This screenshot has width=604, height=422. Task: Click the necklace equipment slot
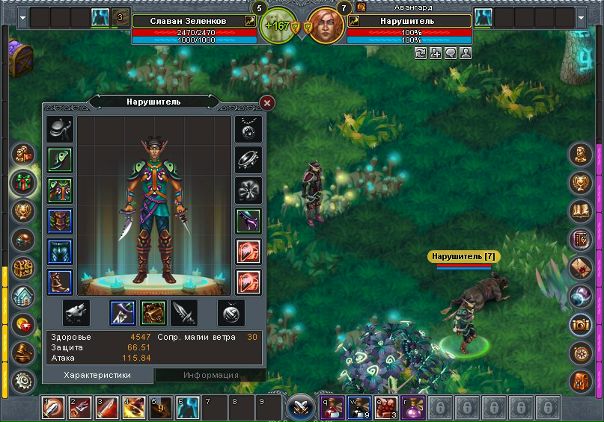pyautogui.click(x=248, y=129)
